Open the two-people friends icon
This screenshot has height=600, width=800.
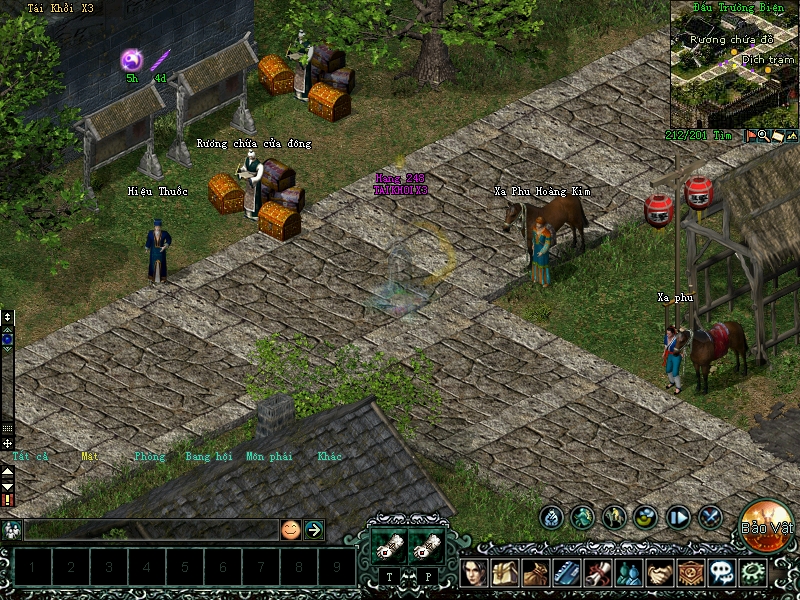(x=628, y=573)
